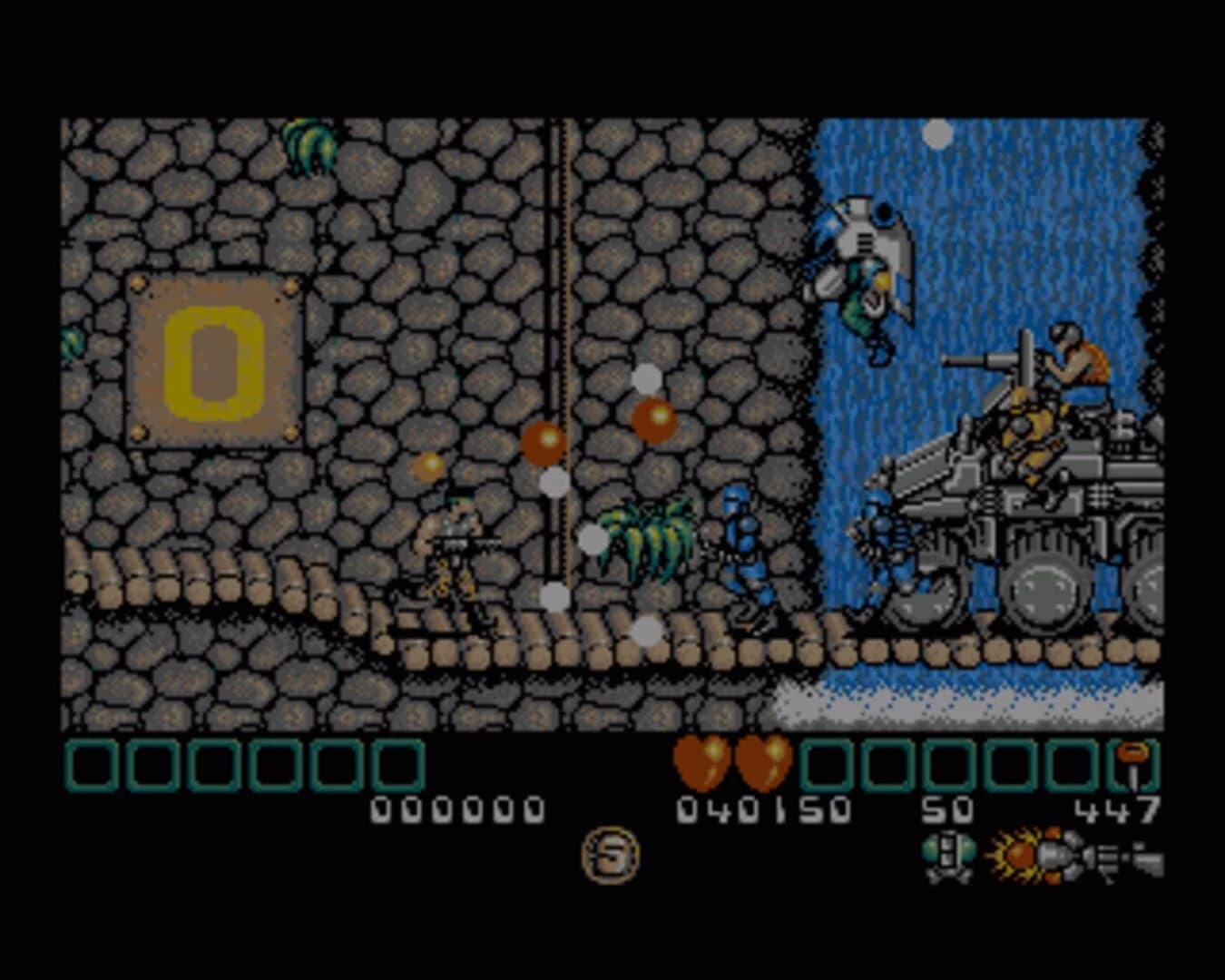This screenshot has height=980, width=1225.
Task: Expand the counter showing 50
Action: (946, 808)
